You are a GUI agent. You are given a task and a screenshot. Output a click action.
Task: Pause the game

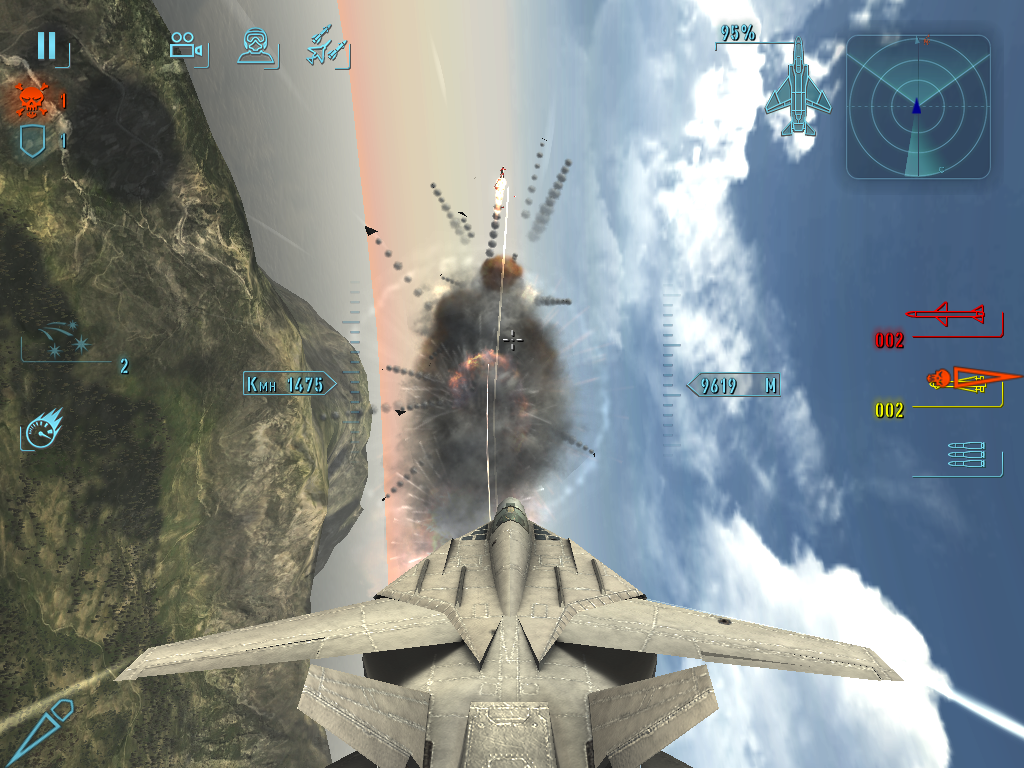pos(46,46)
